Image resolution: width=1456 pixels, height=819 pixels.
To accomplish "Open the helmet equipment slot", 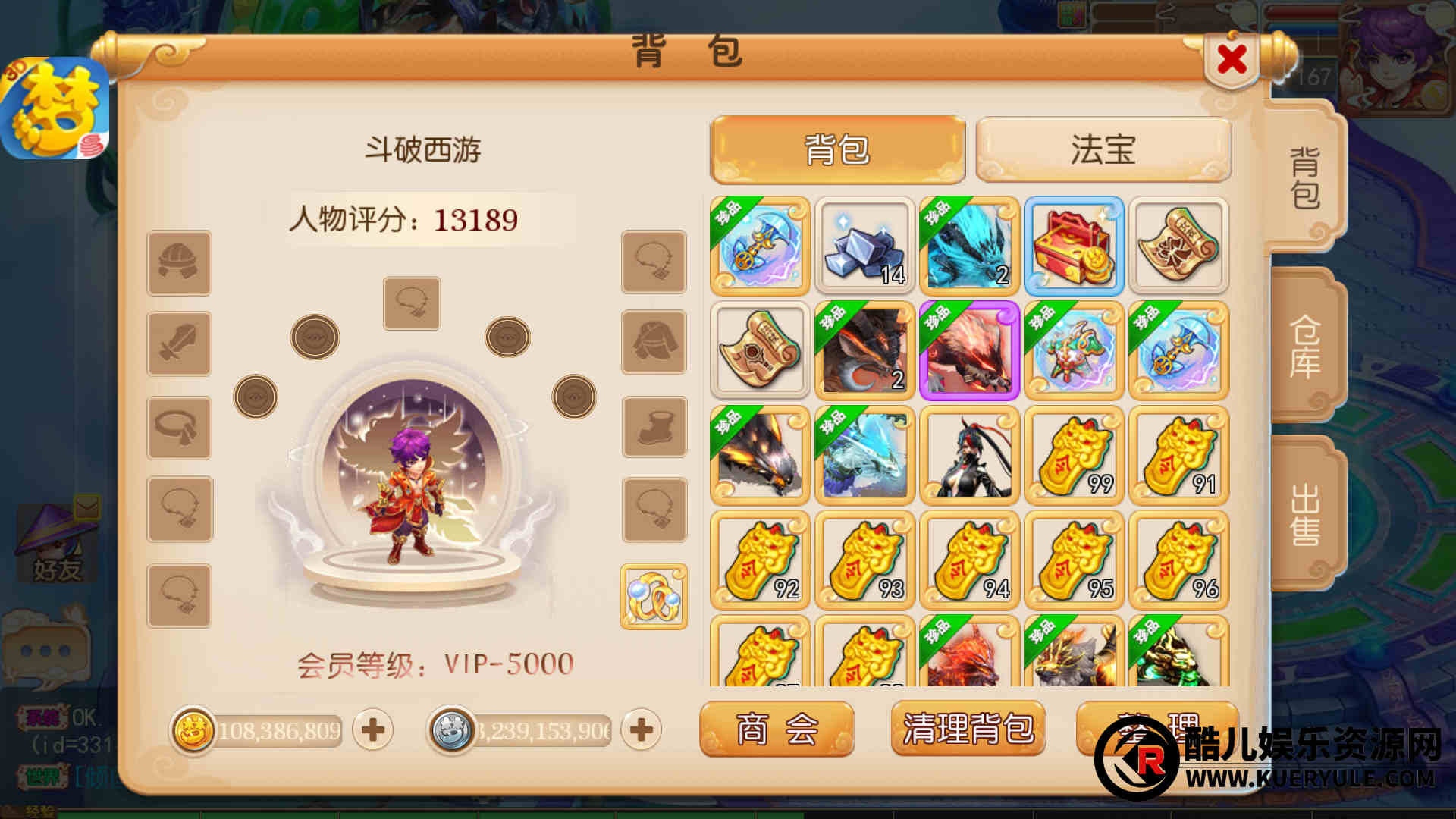I will (180, 263).
